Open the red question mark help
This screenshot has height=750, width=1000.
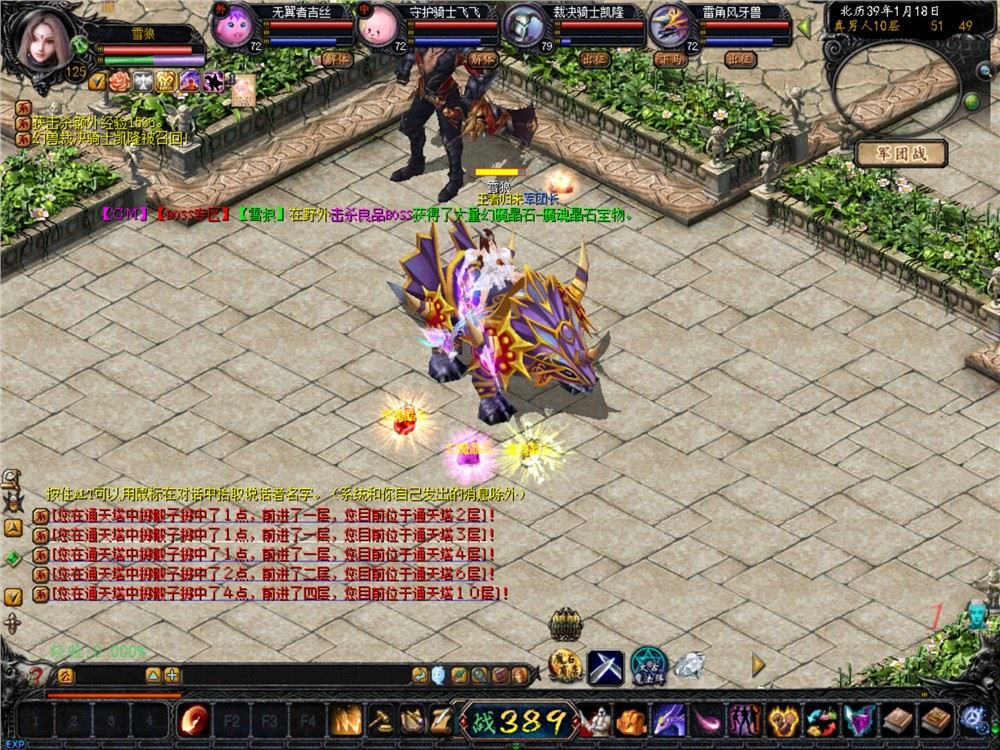pyautogui.click(x=36, y=675)
